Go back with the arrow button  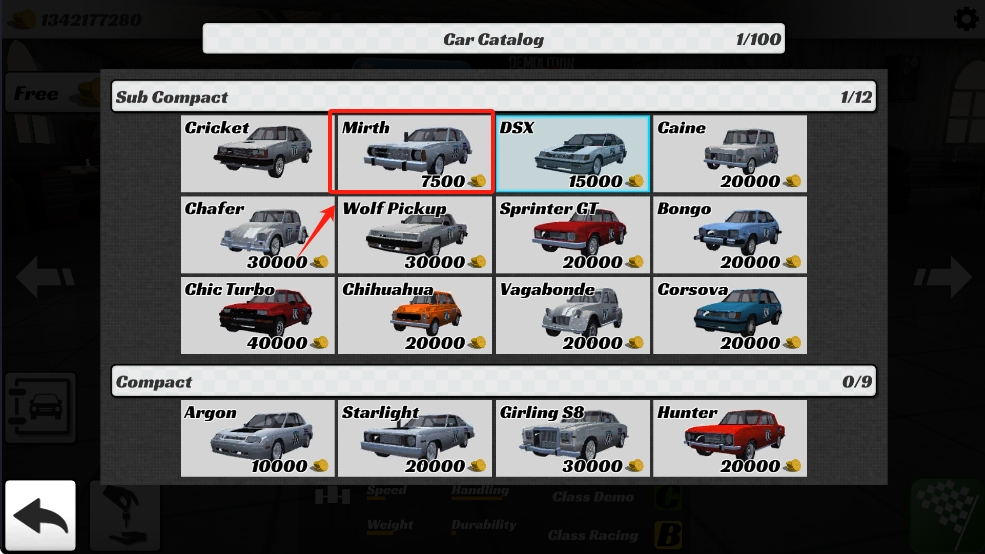[x=40, y=516]
